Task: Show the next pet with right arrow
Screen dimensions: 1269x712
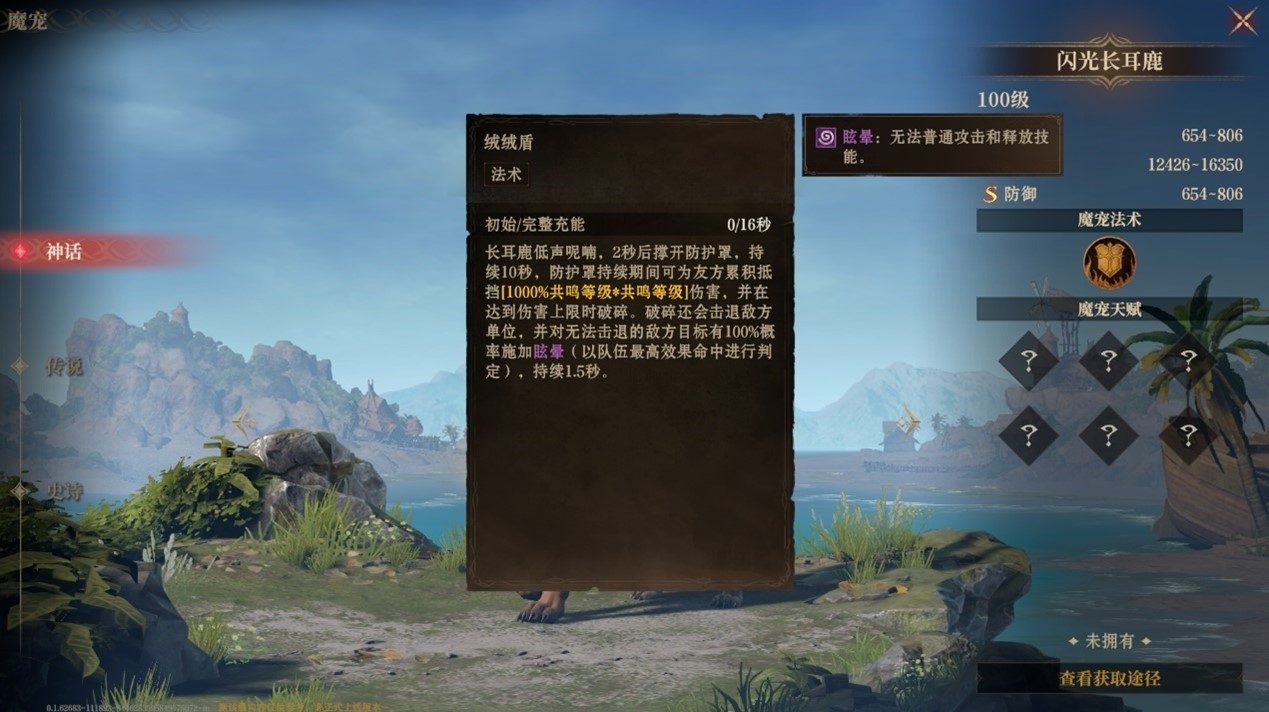Action: tap(909, 421)
